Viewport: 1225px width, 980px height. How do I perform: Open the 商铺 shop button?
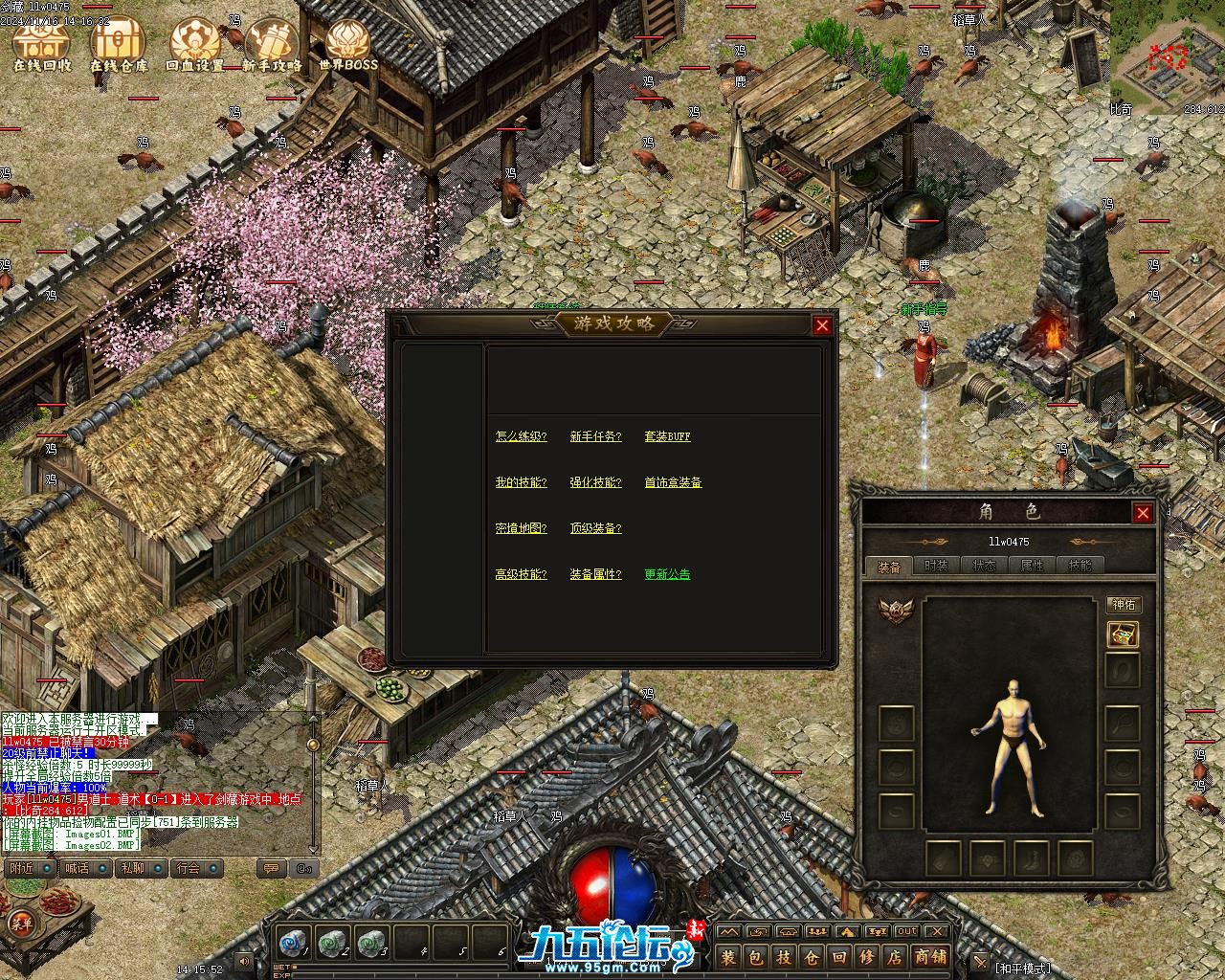coord(929,957)
